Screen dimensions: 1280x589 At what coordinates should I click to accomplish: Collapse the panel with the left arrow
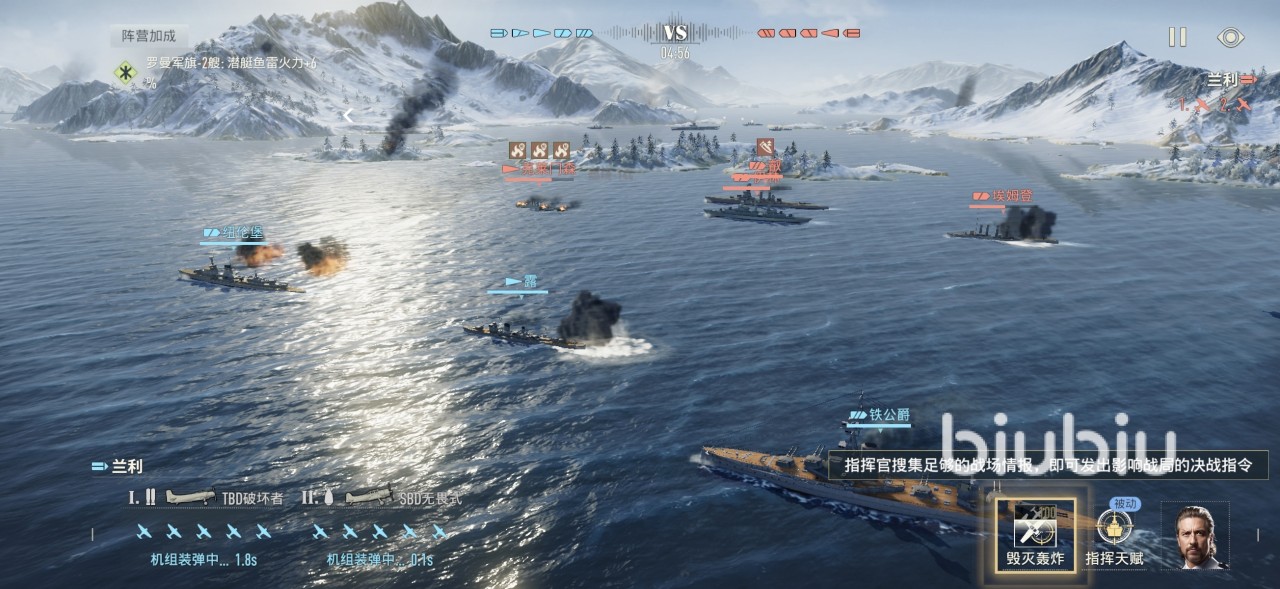click(348, 115)
